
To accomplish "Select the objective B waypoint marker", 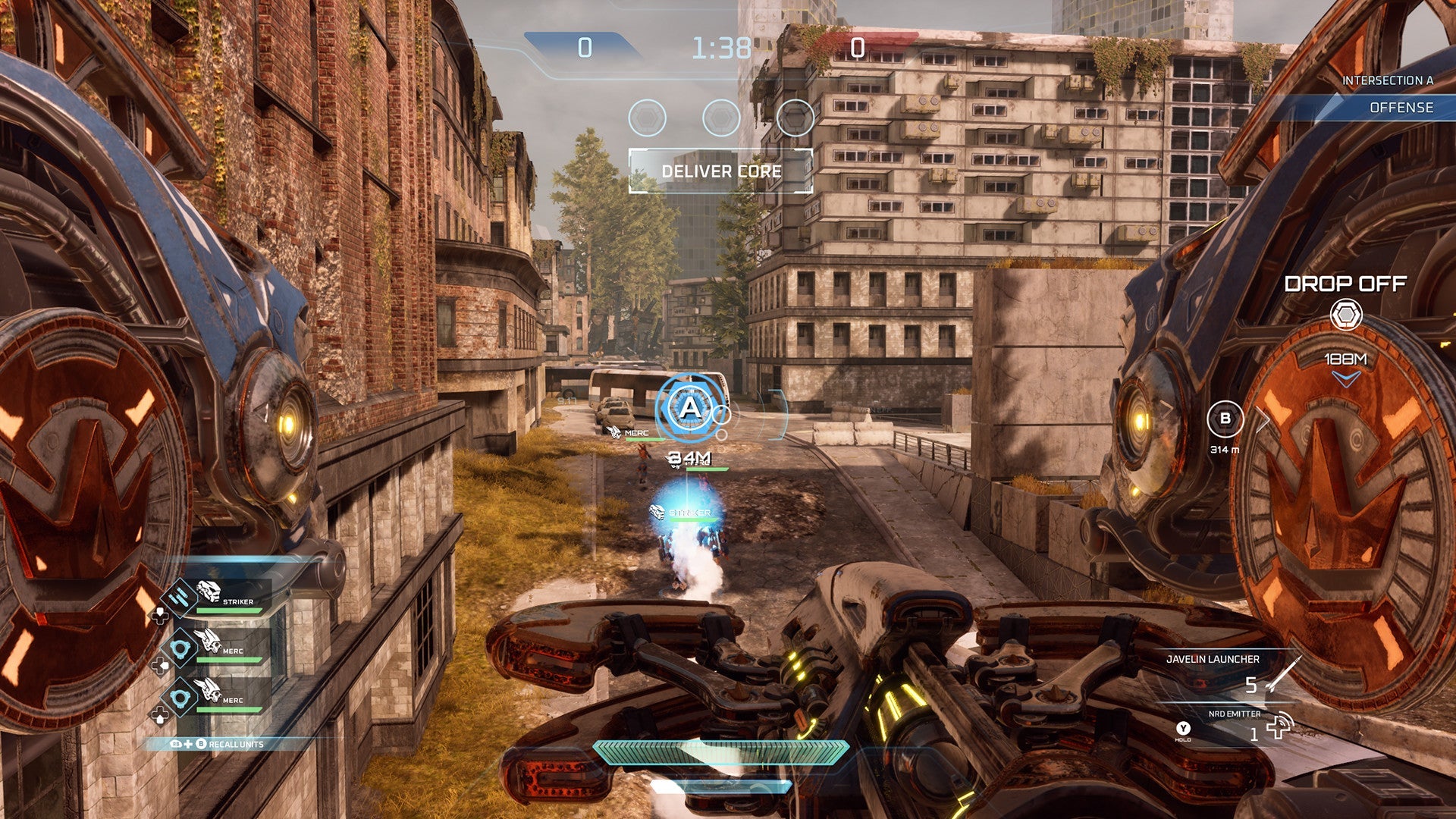I will pyautogui.click(x=1225, y=419).
